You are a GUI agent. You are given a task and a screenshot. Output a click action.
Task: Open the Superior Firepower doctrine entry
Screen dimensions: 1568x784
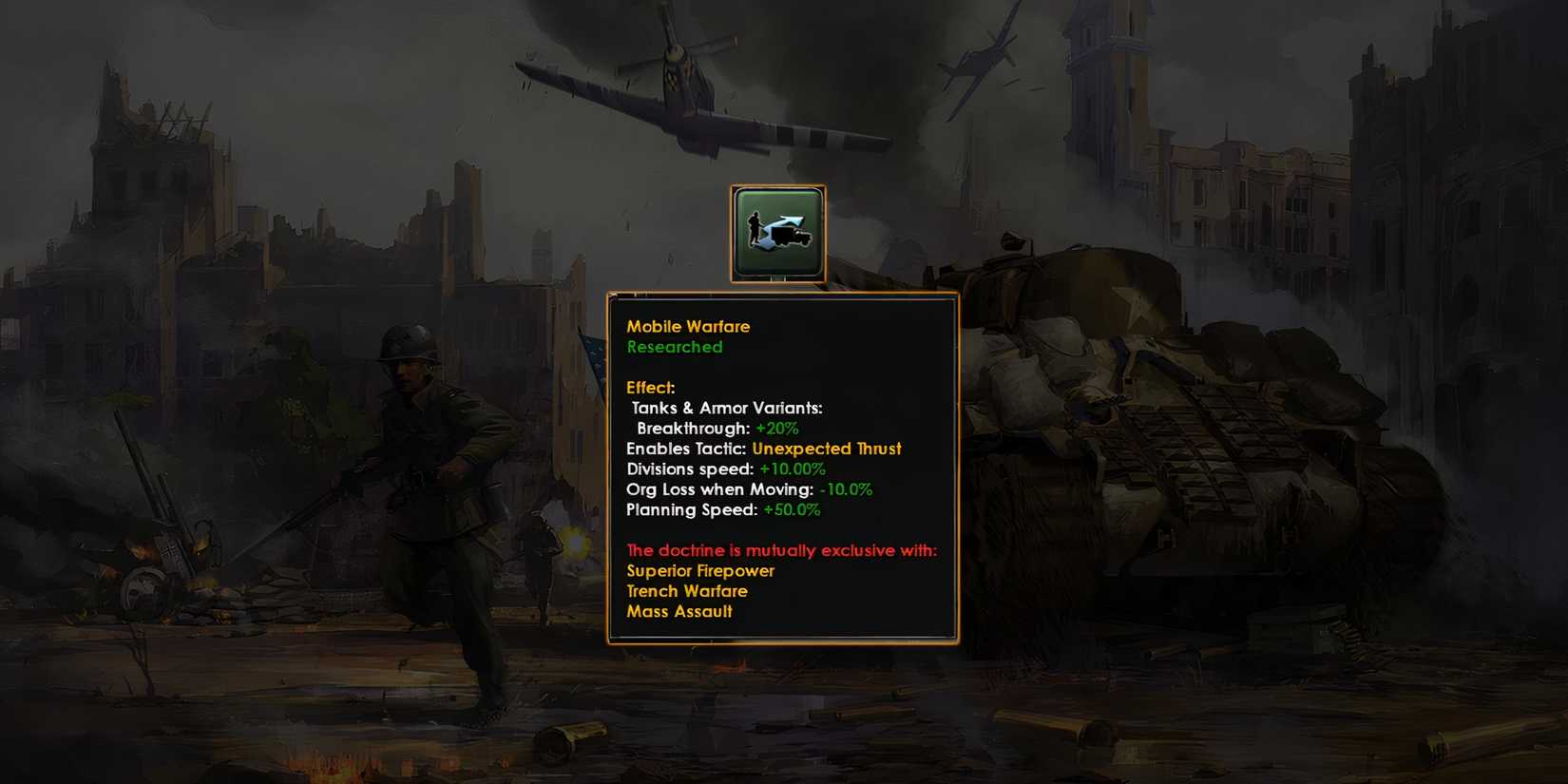(699, 571)
